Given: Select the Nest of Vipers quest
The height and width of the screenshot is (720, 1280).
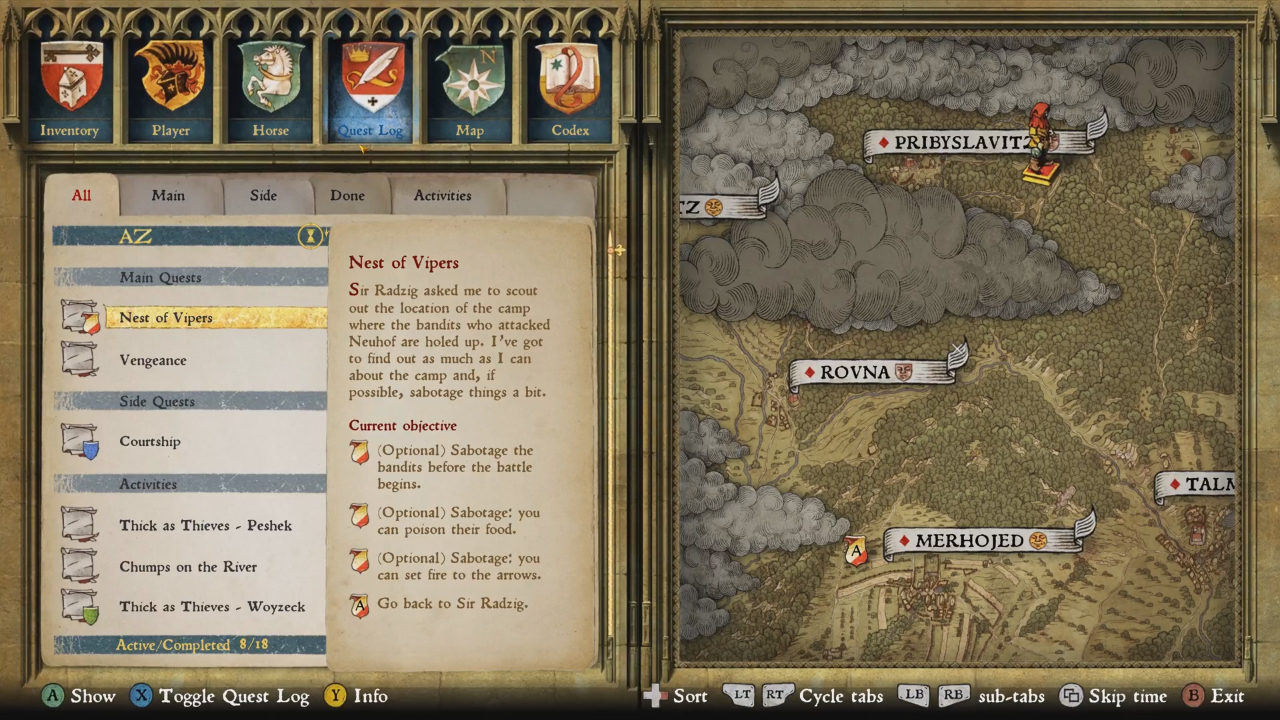Looking at the screenshot, I should point(166,318).
